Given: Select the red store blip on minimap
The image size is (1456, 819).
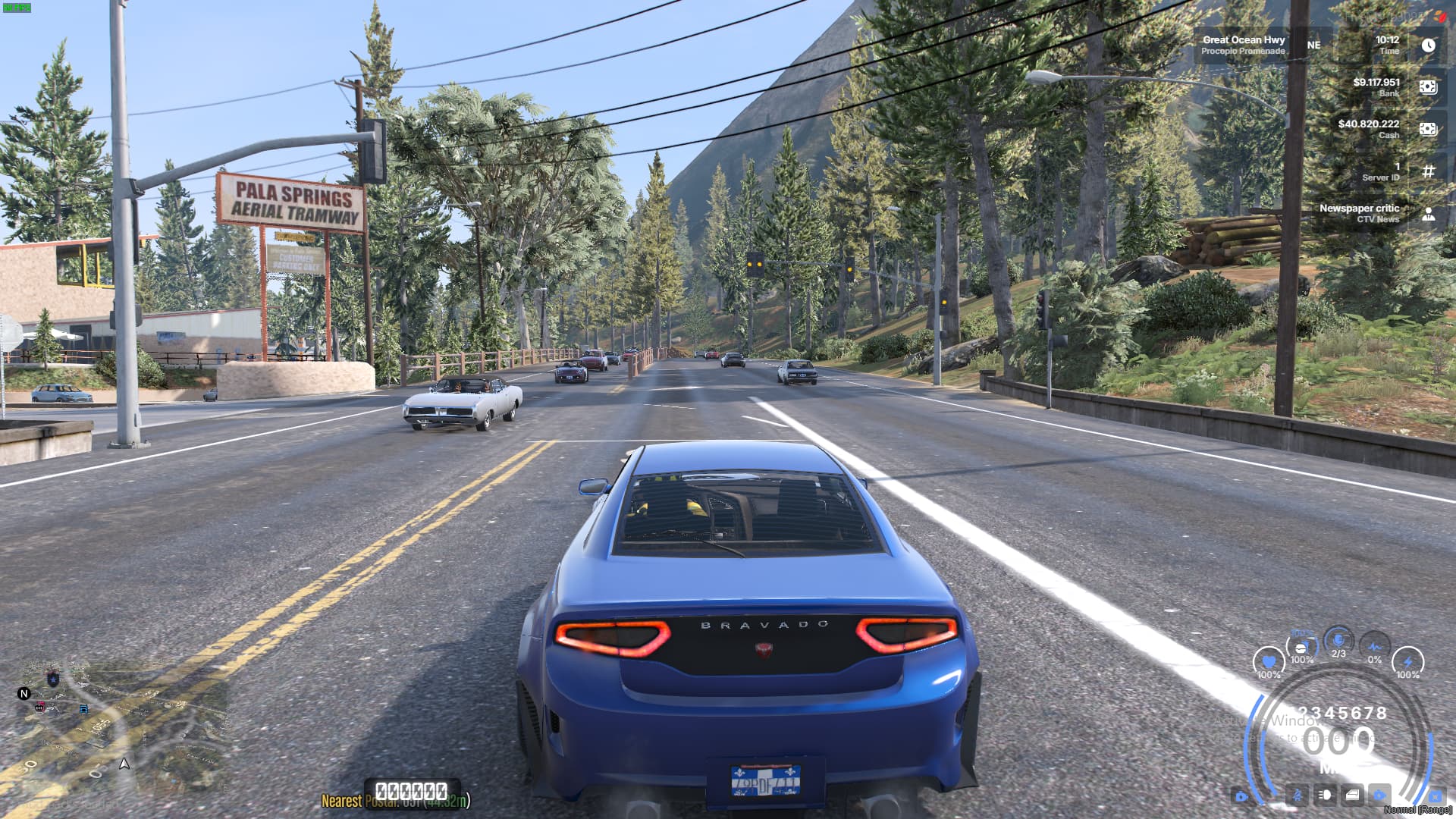Looking at the screenshot, I should [40, 708].
